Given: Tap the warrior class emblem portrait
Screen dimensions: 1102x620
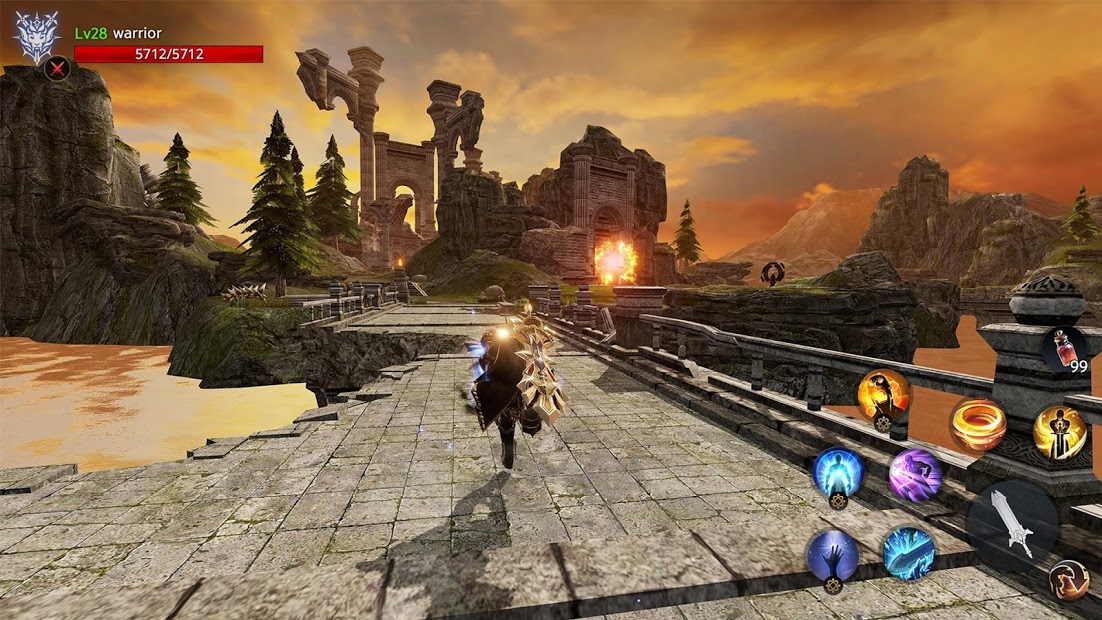Looking at the screenshot, I should coord(36,37).
